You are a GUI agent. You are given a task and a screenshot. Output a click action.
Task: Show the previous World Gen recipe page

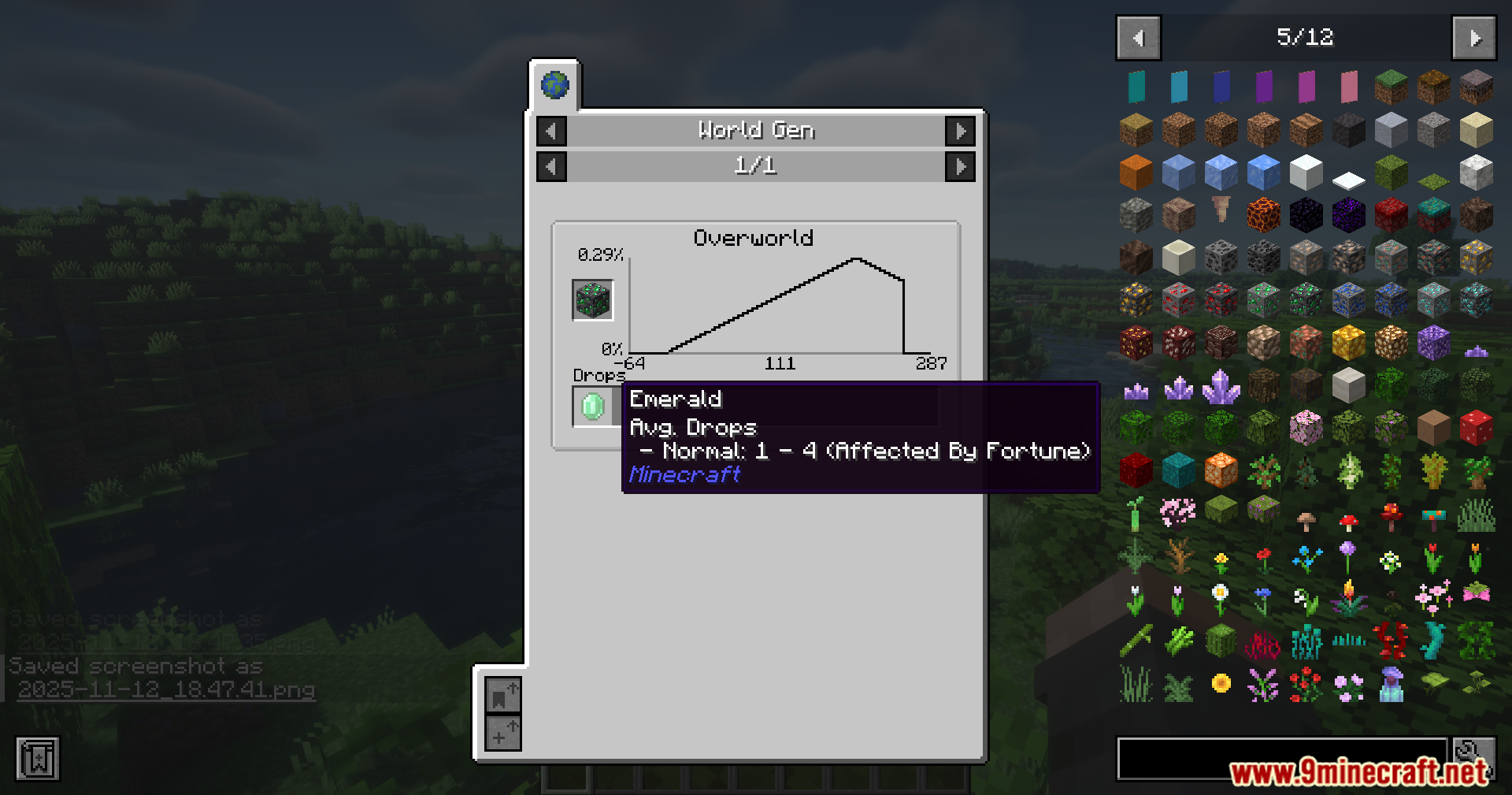point(551,166)
